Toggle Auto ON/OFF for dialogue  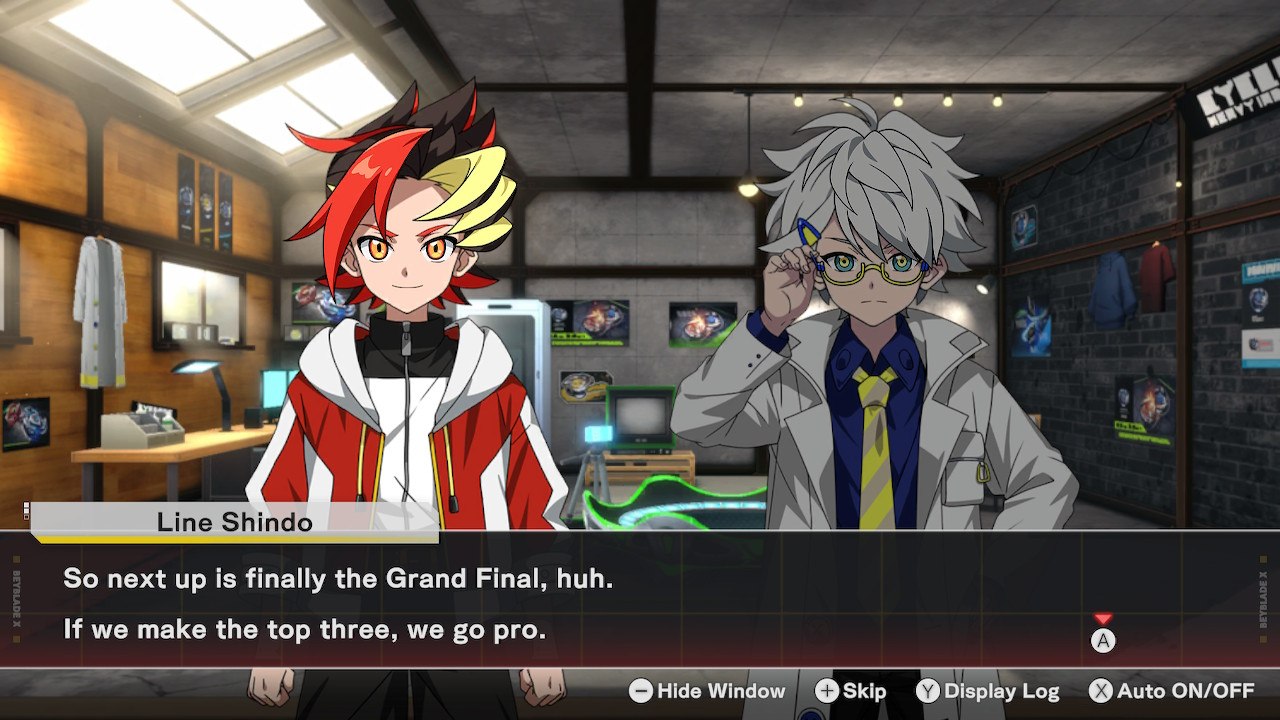point(1171,691)
